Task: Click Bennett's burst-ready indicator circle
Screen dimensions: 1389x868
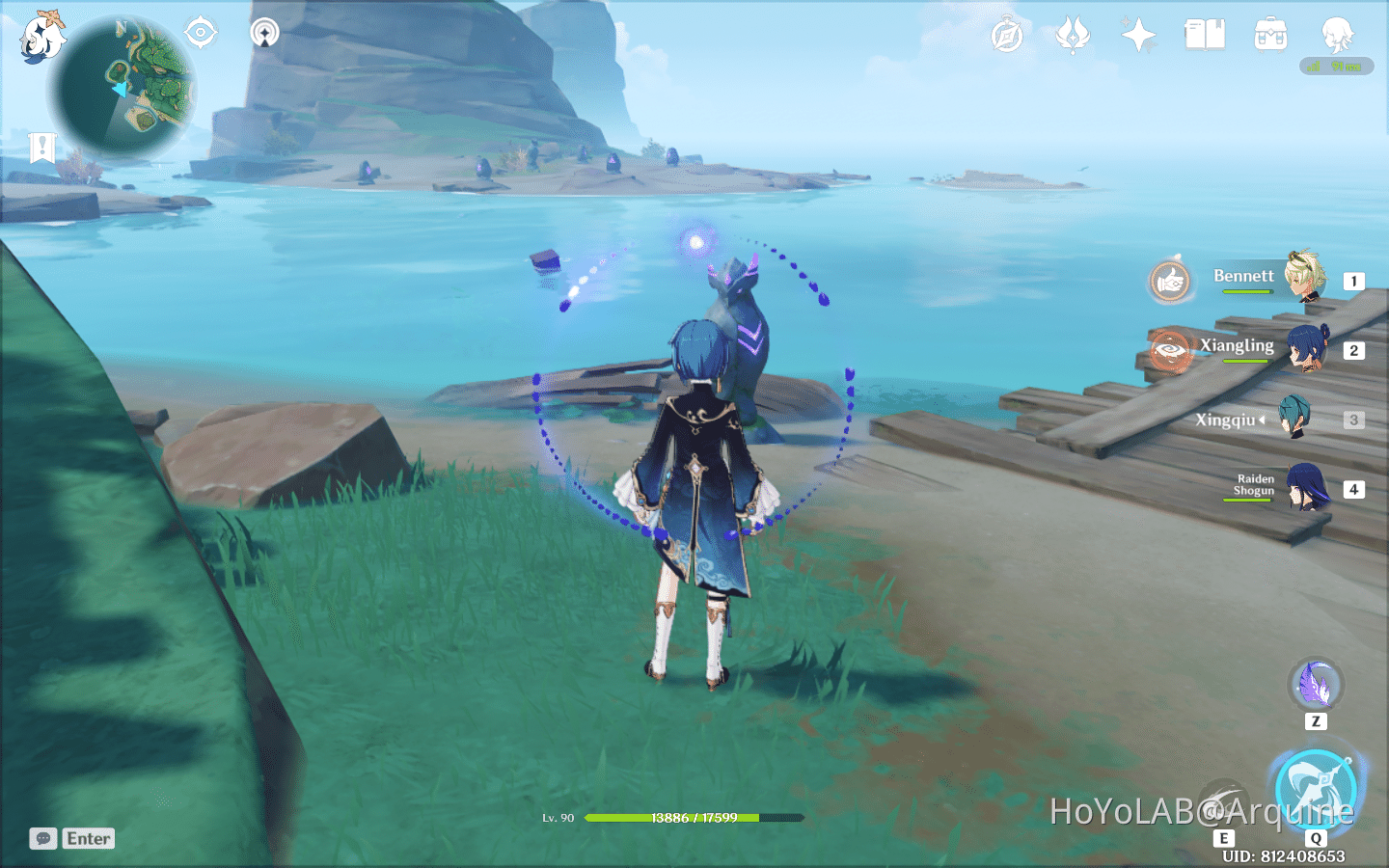Action: (x=1170, y=281)
